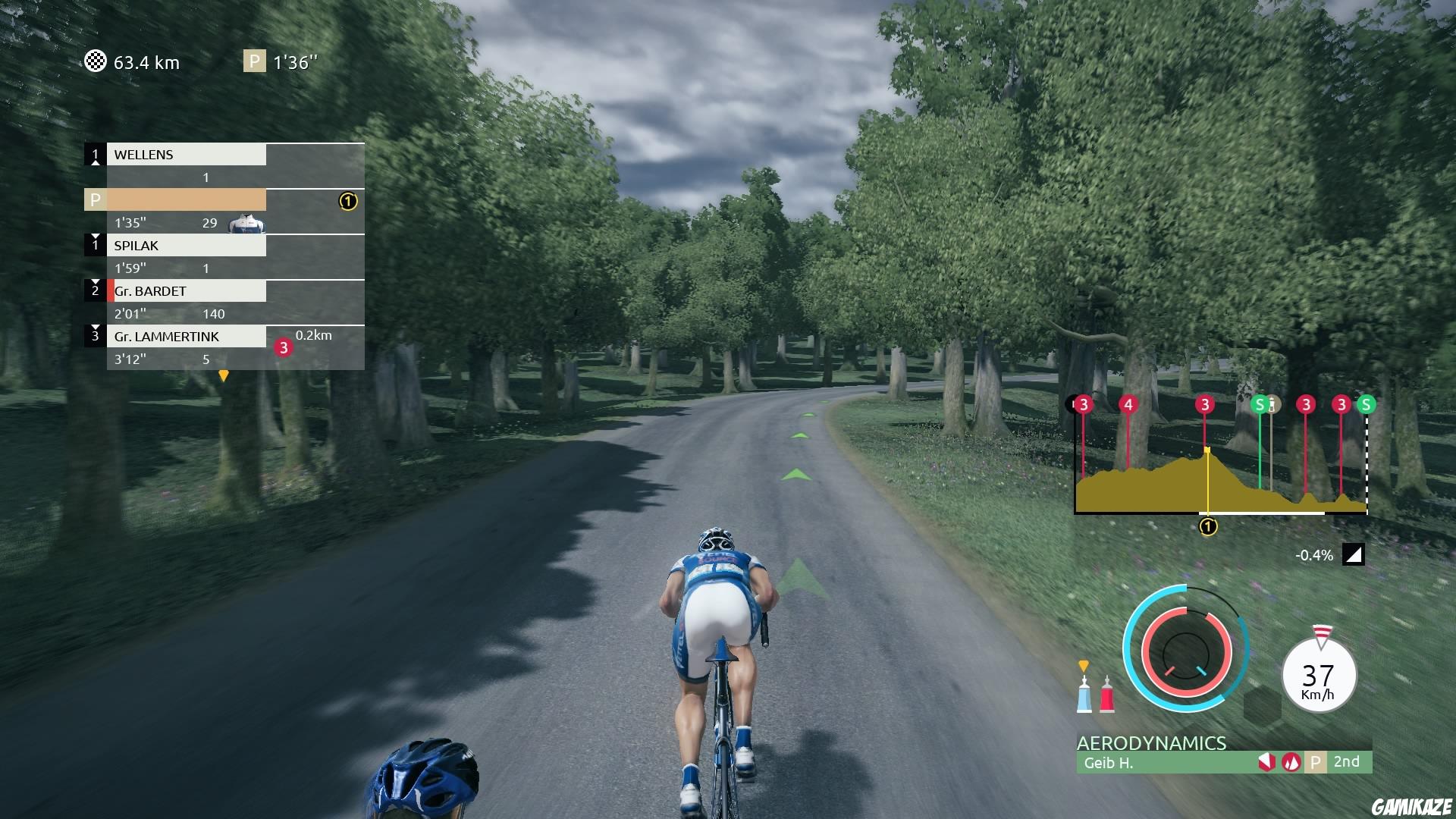Click the slope gradient icon beside -0.4%

pos(1354,554)
